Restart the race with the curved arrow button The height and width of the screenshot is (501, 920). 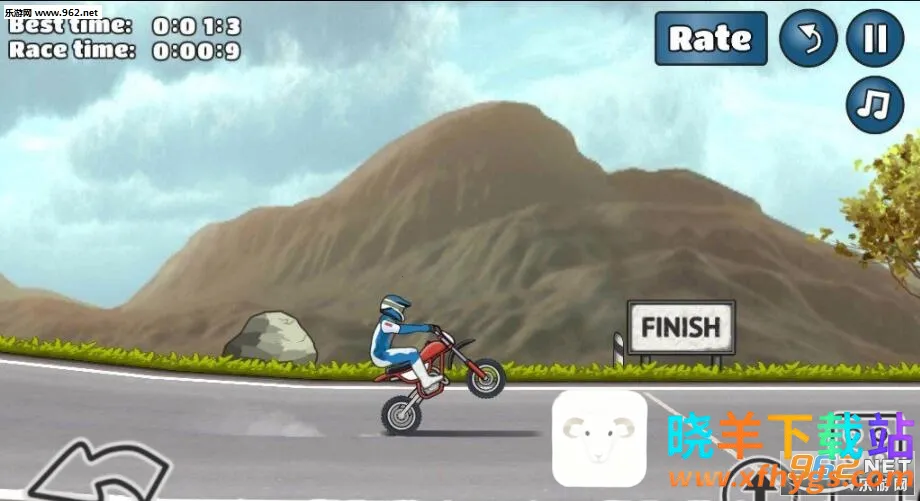point(808,39)
